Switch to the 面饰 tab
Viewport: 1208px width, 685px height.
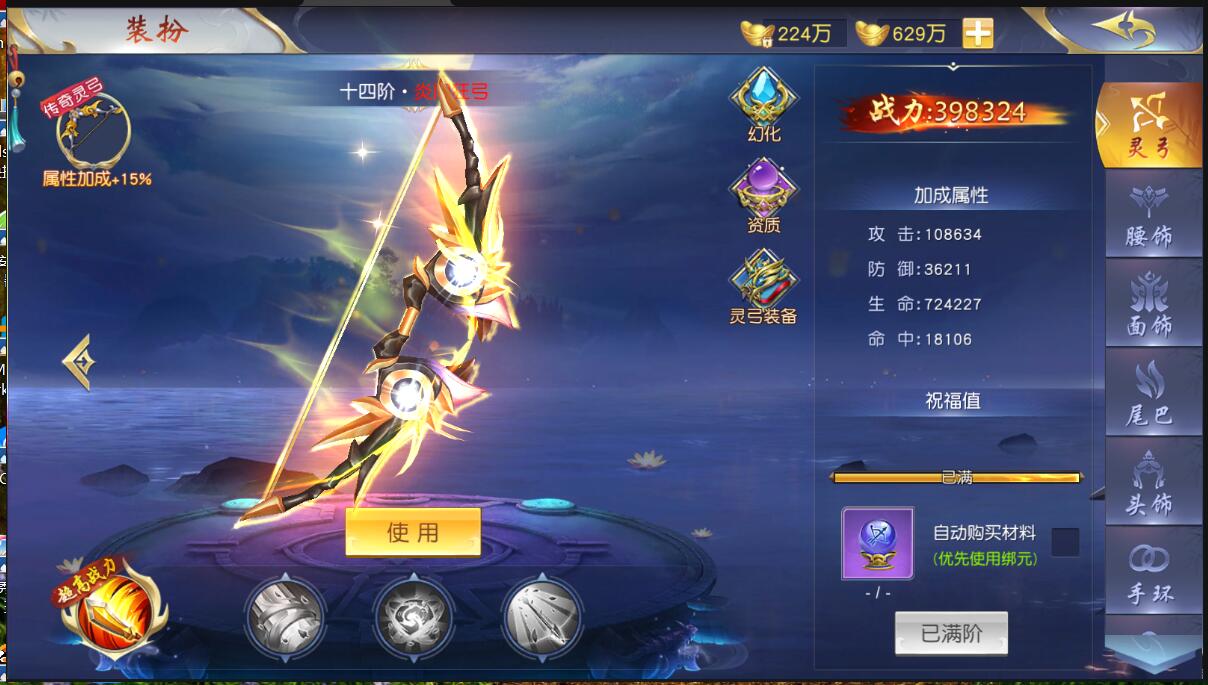point(1150,303)
